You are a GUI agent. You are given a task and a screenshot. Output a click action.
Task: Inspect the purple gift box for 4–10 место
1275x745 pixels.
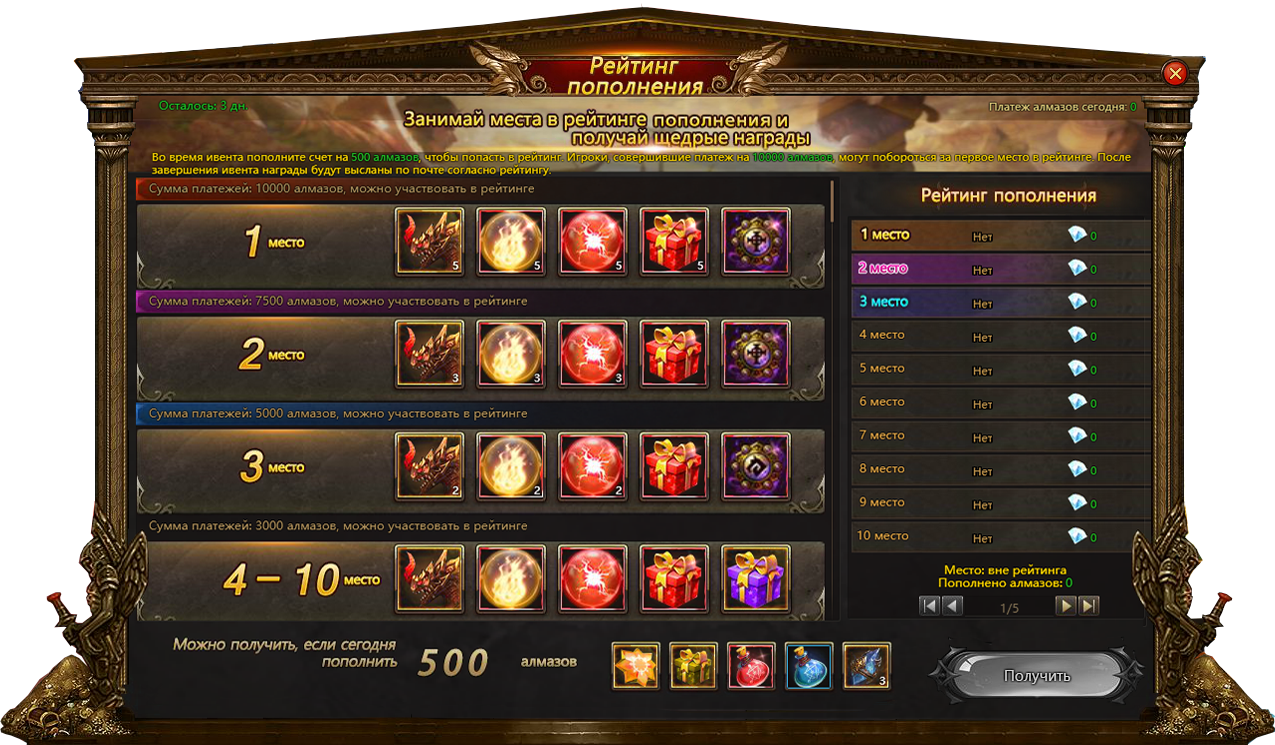[755, 578]
